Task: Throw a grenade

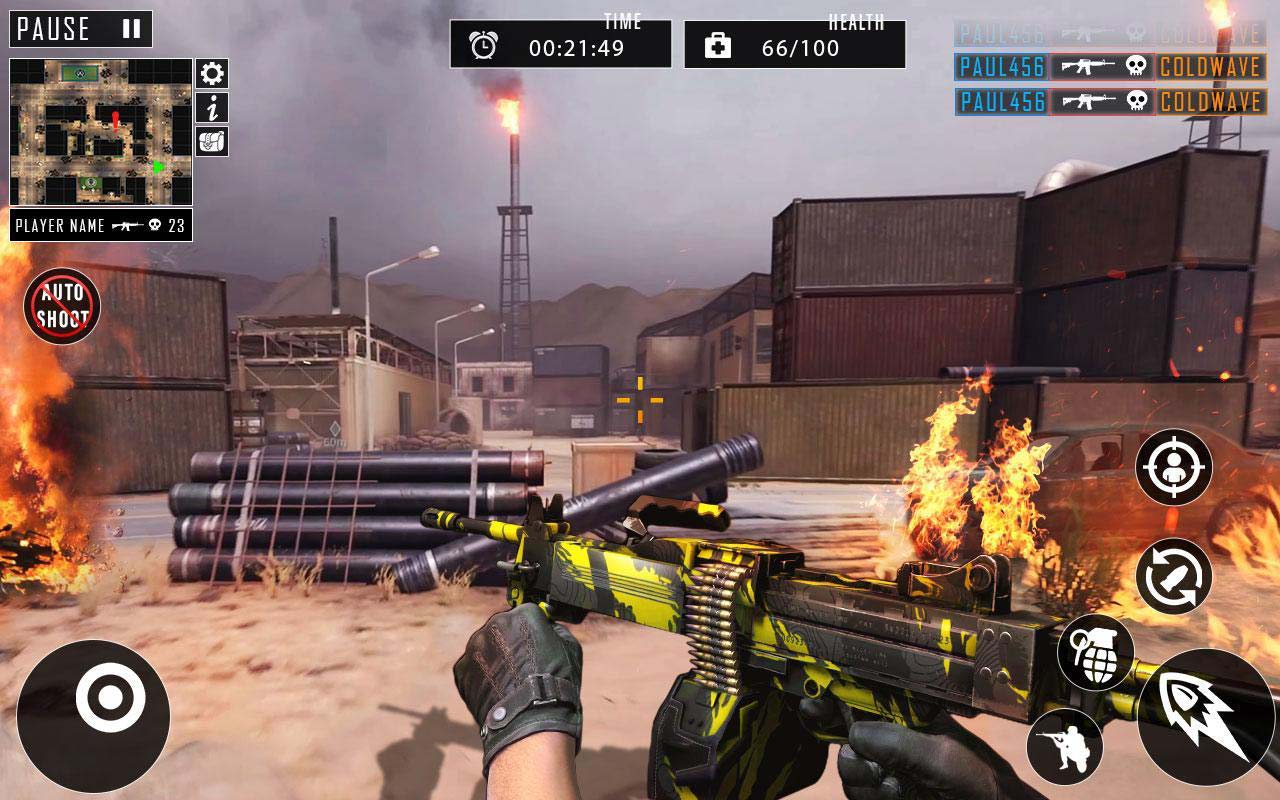Action: click(1096, 652)
